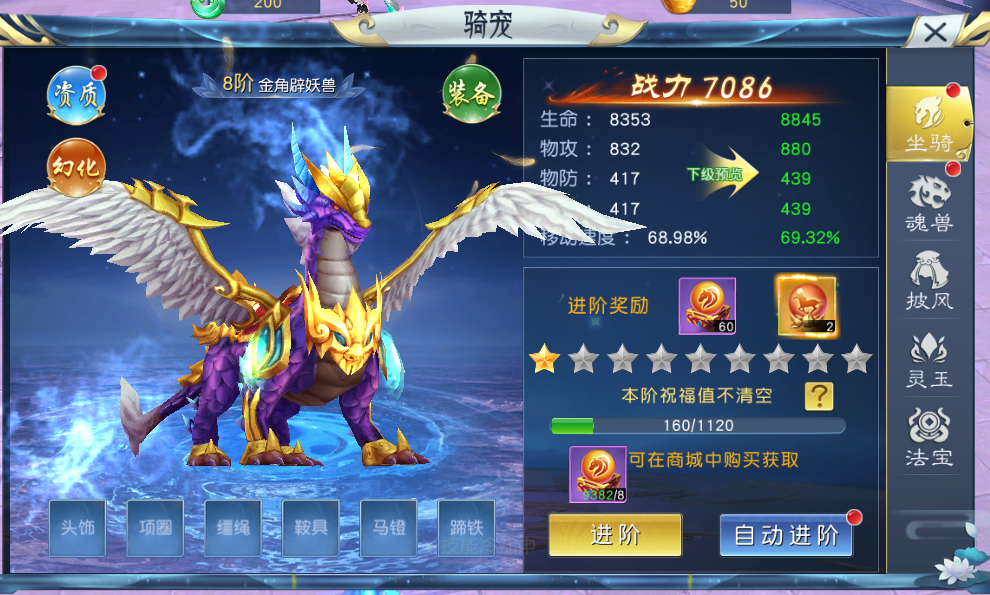Viewport: 990px width, 595px height.
Task: Switch to the 坐骑 mount tab
Action: tap(929, 124)
